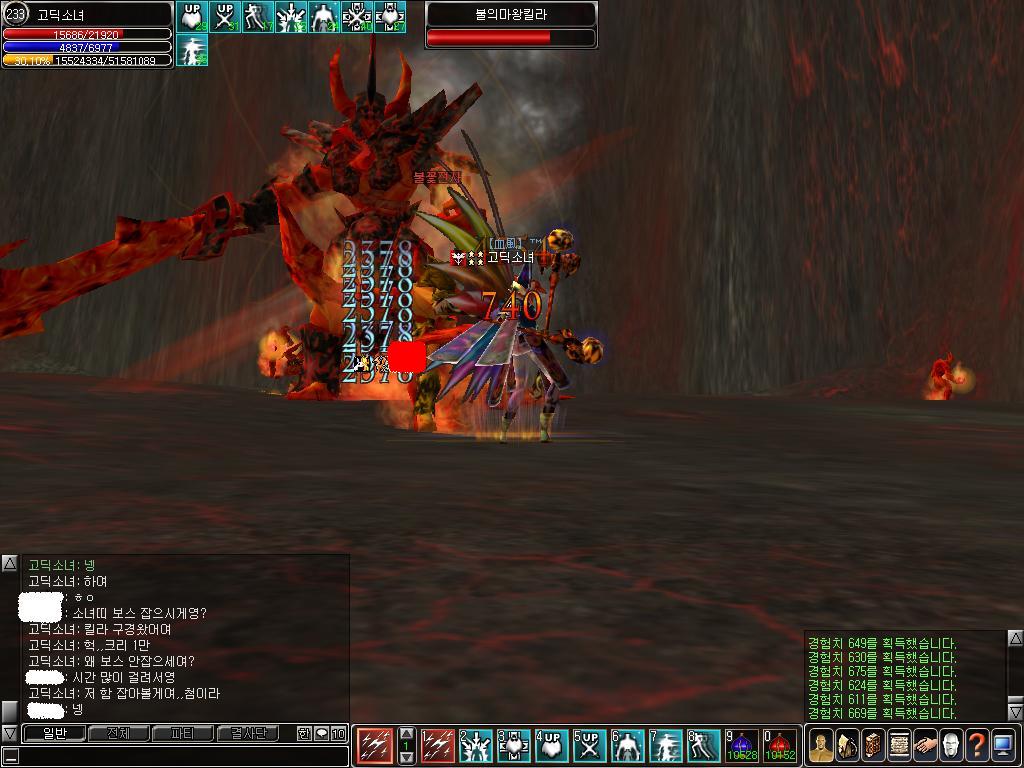Image resolution: width=1024 pixels, height=768 pixels.
Task: Open the computer monitor system menu
Action: (1003, 745)
